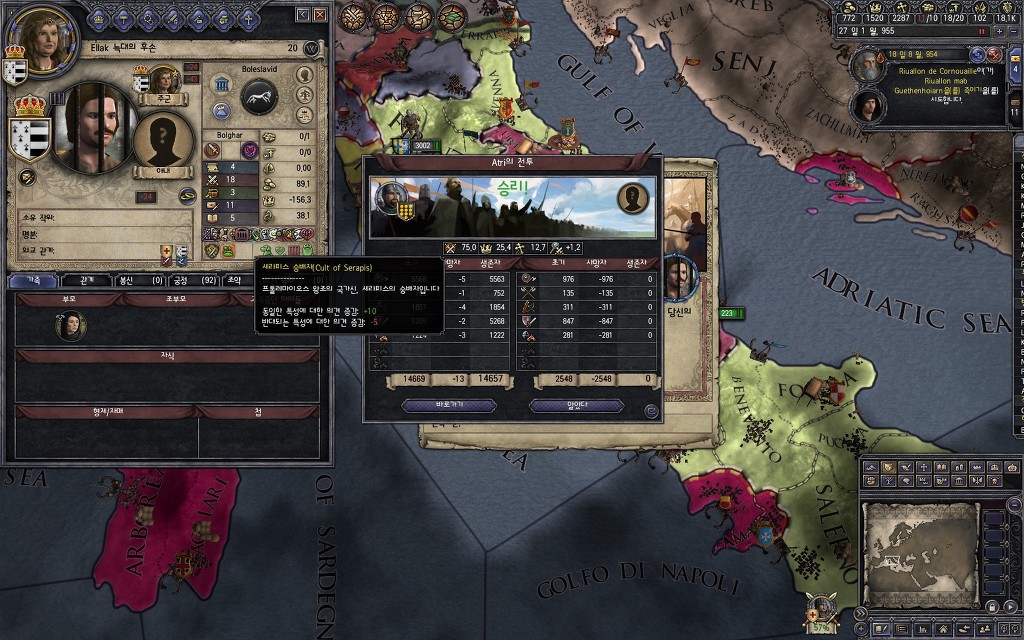Open the 봉신 (Vassals) tab
This screenshot has width=1024, height=640.
pyautogui.click(x=141, y=281)
